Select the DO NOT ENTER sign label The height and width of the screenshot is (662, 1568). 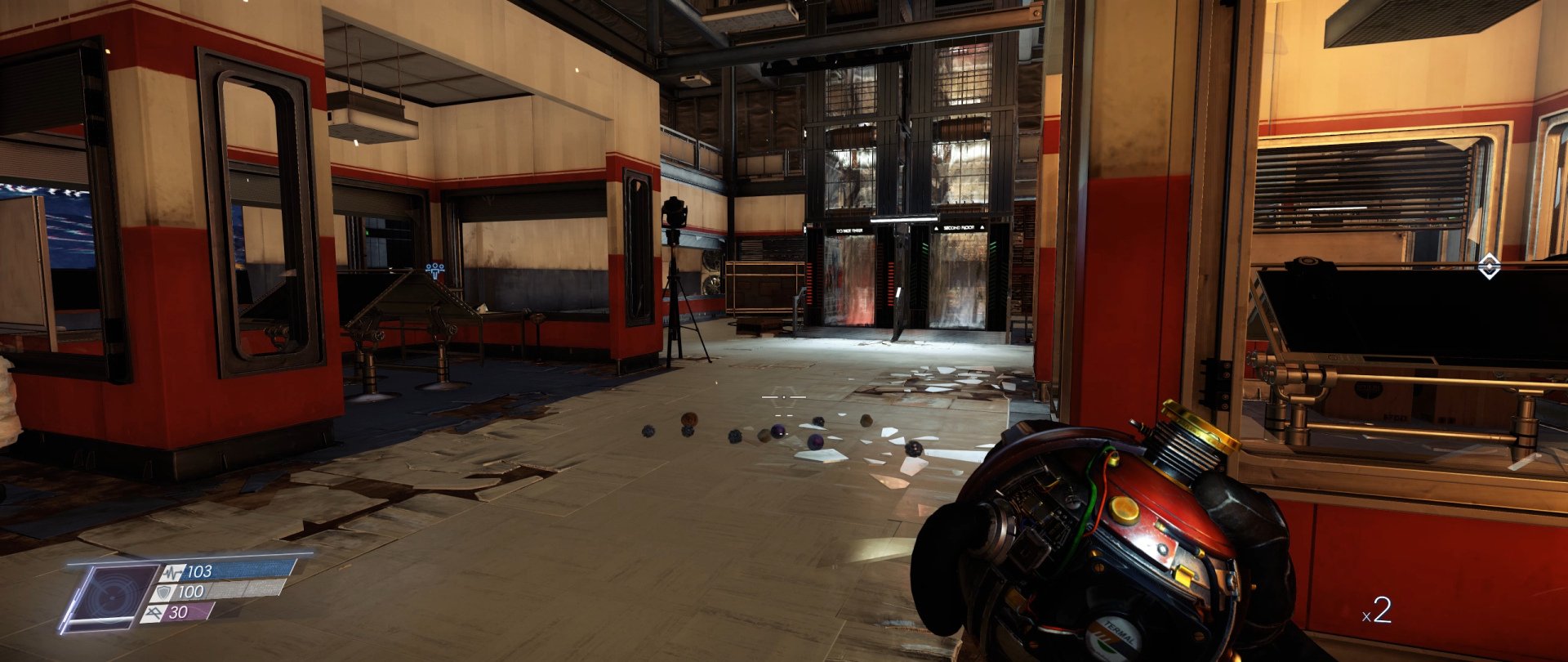pos(849,230)
